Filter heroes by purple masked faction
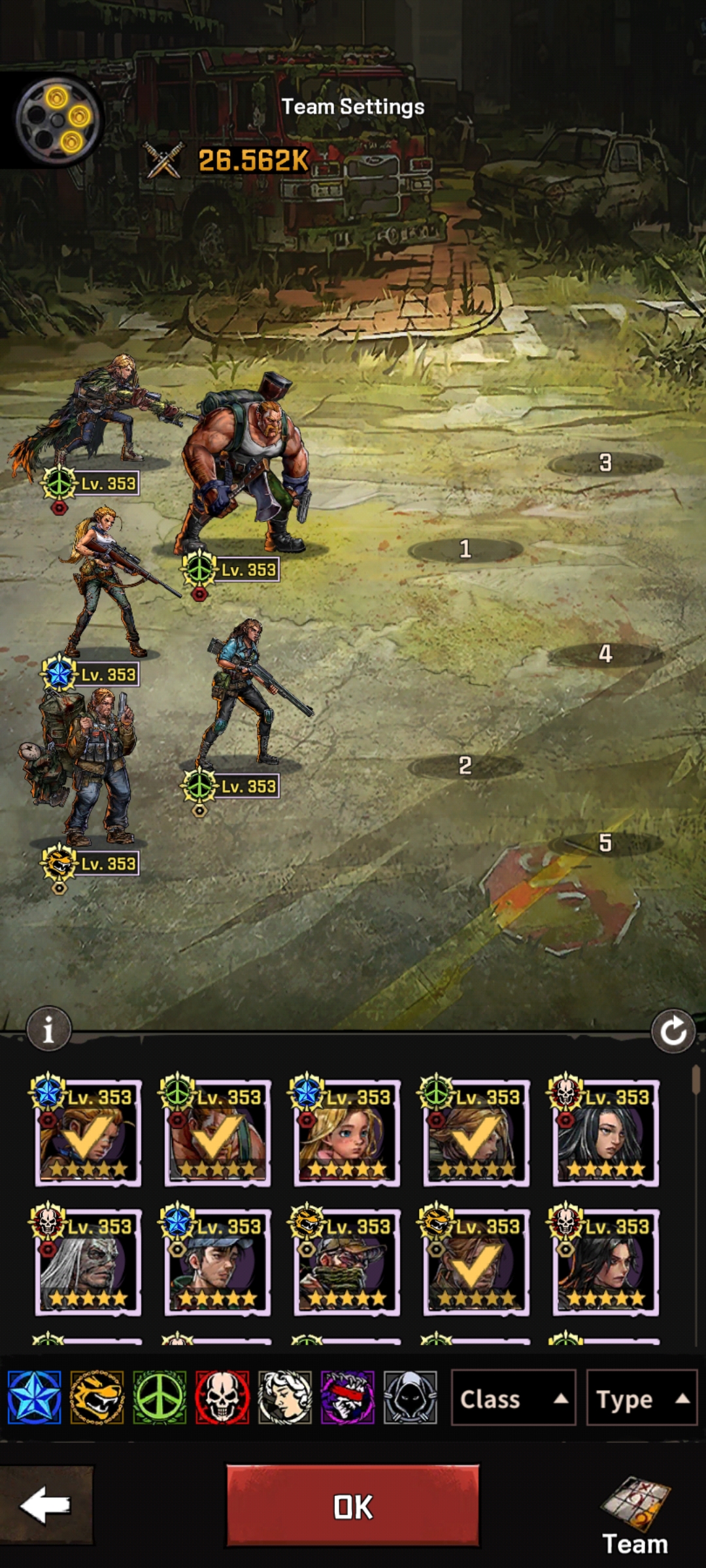Viewport: 706px width, 1568px height. tap(347, 1398)
